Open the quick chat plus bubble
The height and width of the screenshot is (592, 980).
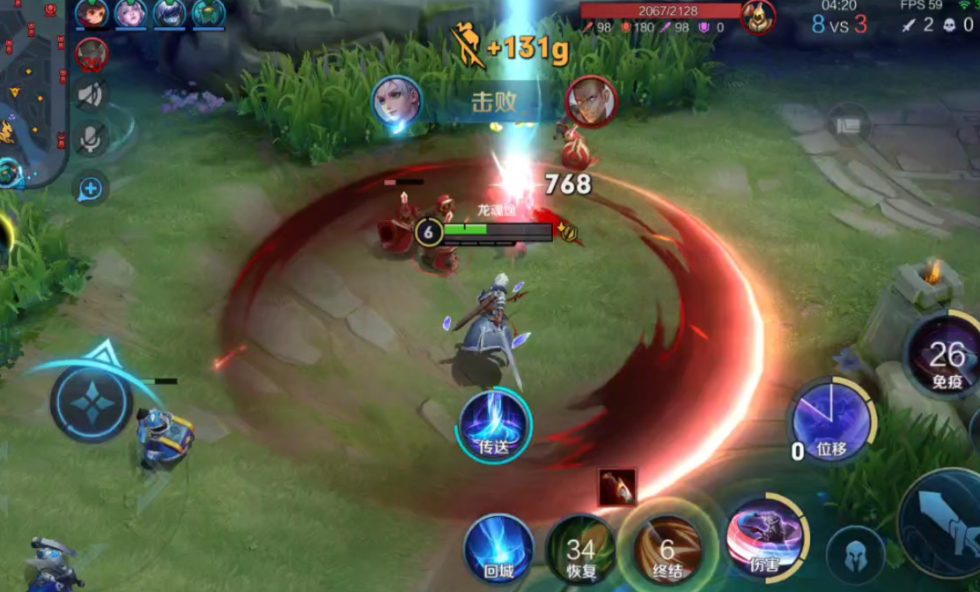point(91,187)
